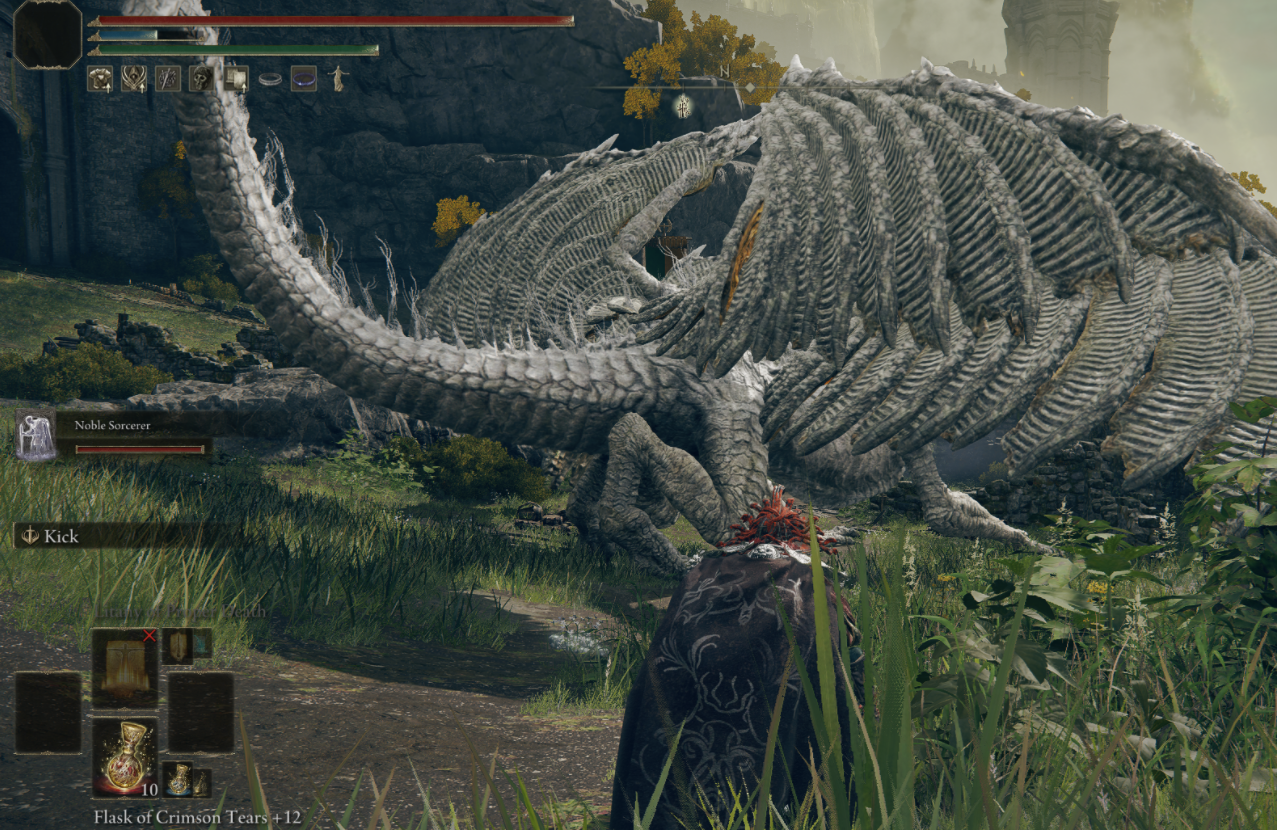Click the scroll pages buff icon
The width and height of the screenshot is (1277, 830).
236,78
